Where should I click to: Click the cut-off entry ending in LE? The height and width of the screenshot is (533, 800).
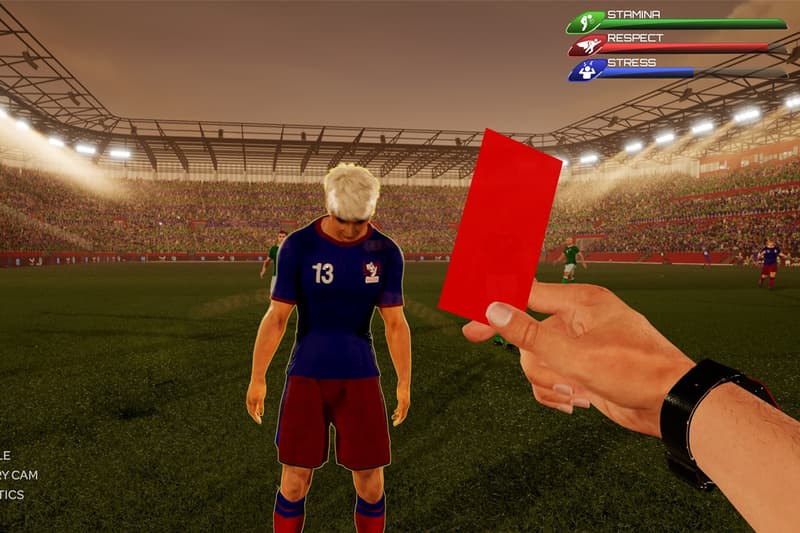[x=6, y=455]
